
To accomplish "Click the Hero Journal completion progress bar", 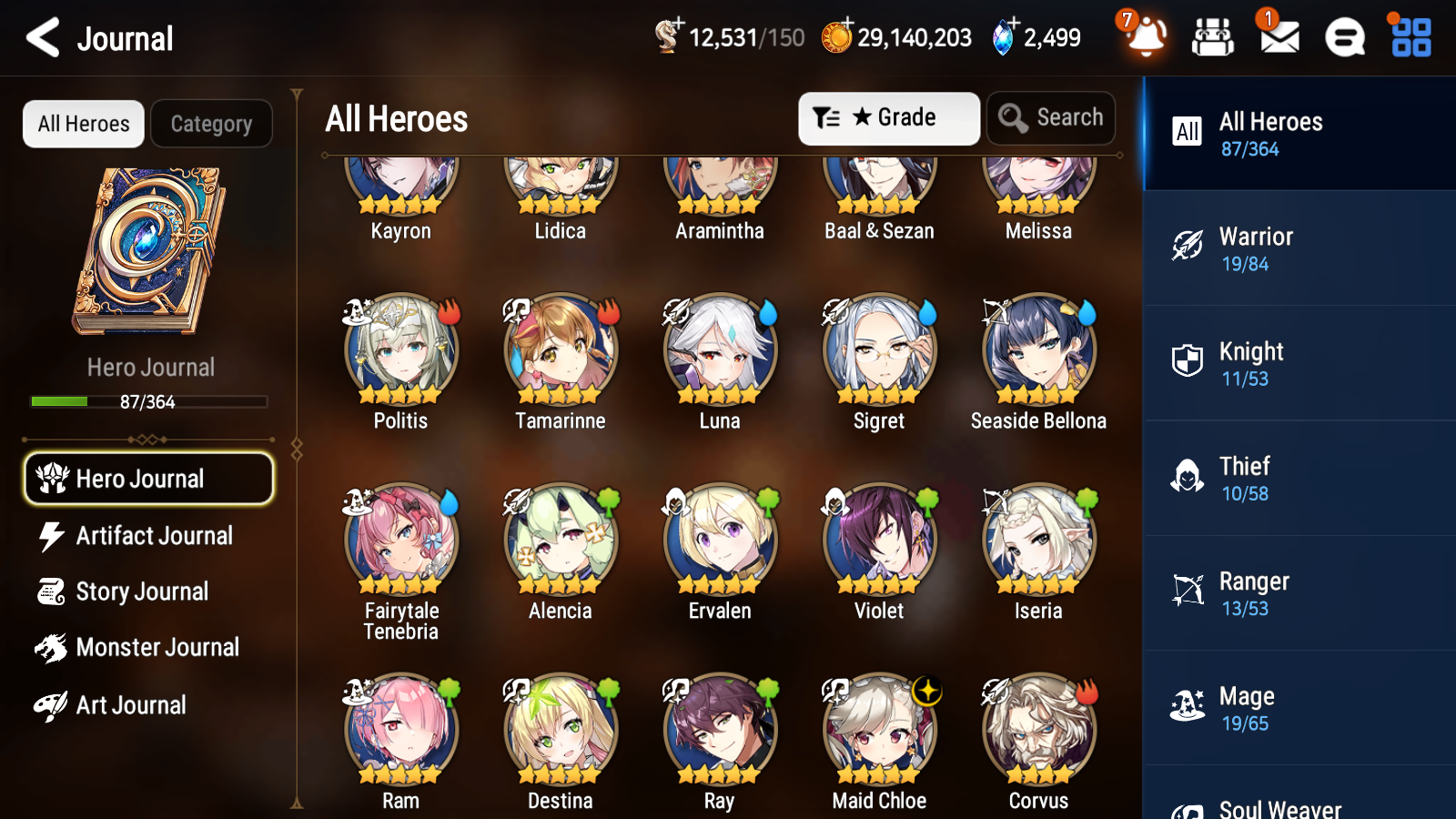I will 147,401.
